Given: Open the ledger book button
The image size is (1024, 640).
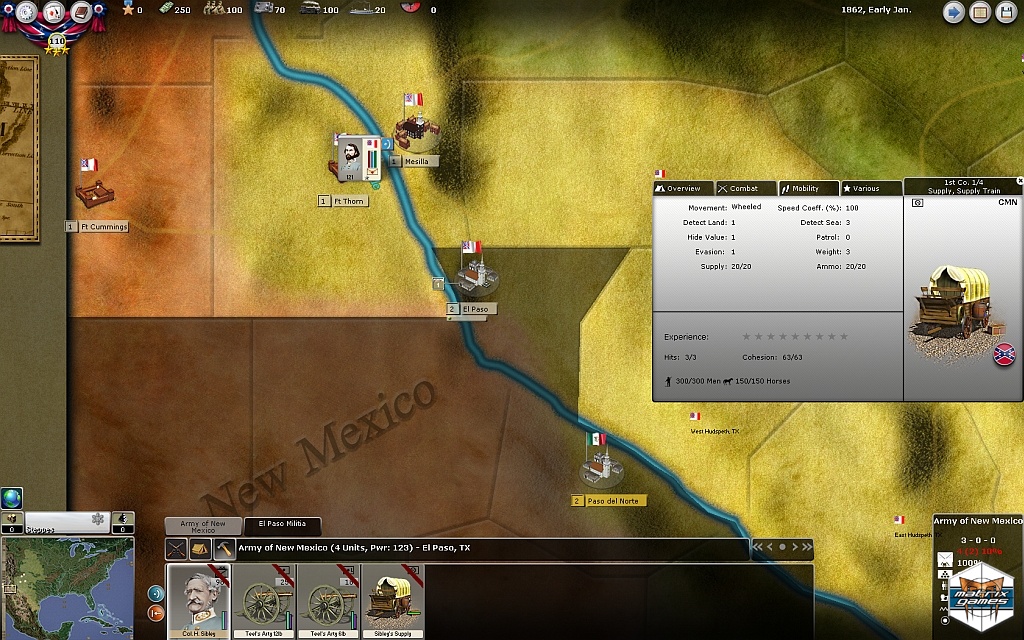Looking at the screenshot, I should click(980, 13).
